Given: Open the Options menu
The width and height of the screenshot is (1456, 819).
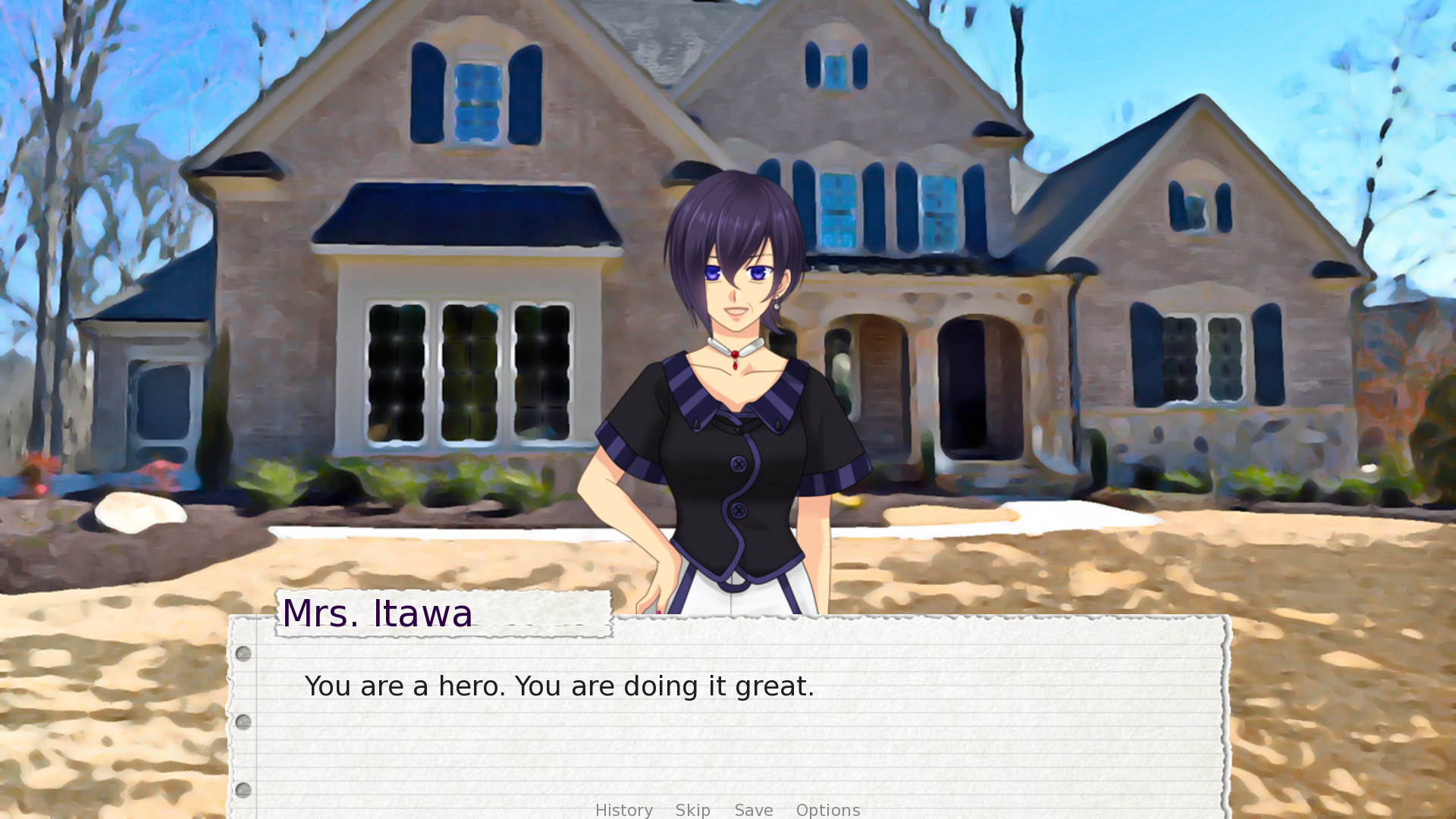Looking at the screenshot, I should click(827, 810).
